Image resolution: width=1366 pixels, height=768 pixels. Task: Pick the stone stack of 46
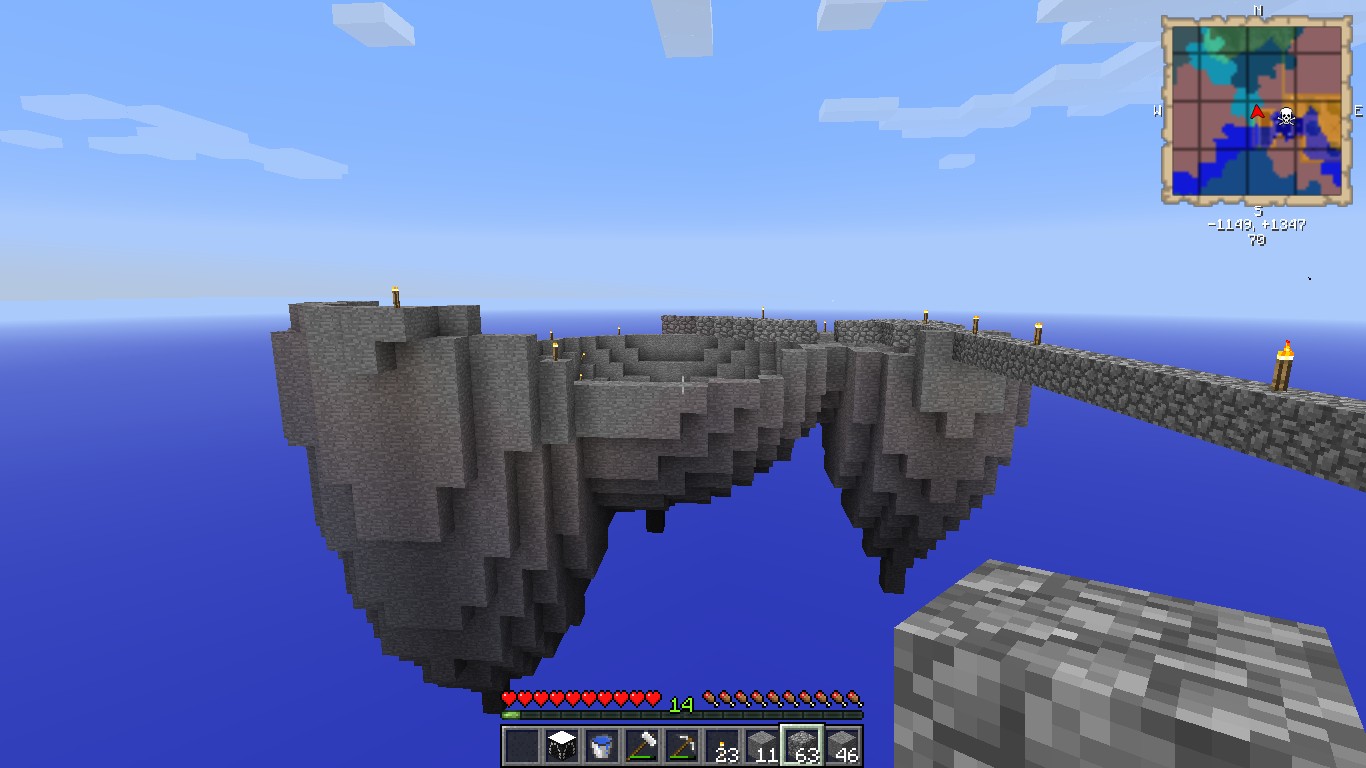click(x=842, y=746)
